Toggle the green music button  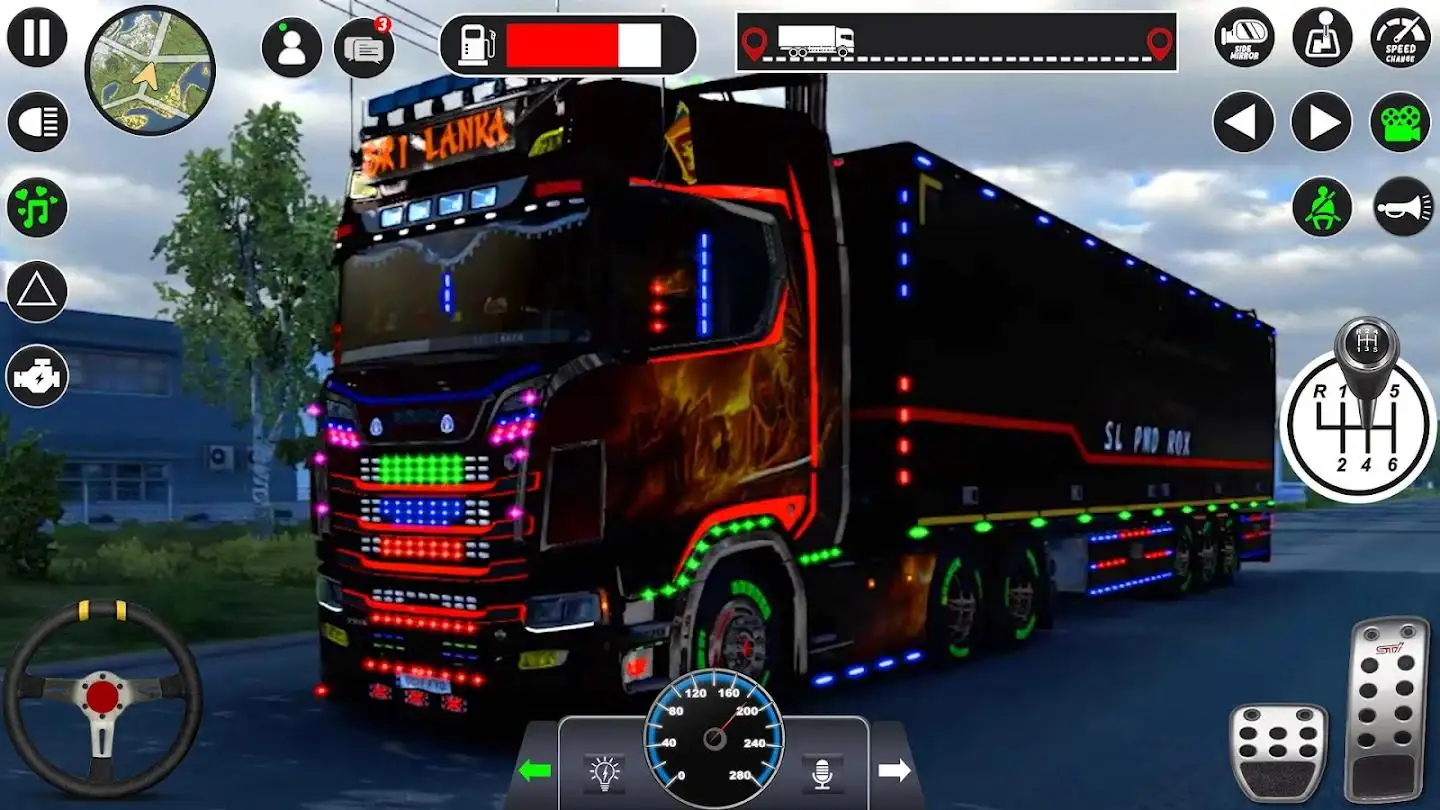37,207
